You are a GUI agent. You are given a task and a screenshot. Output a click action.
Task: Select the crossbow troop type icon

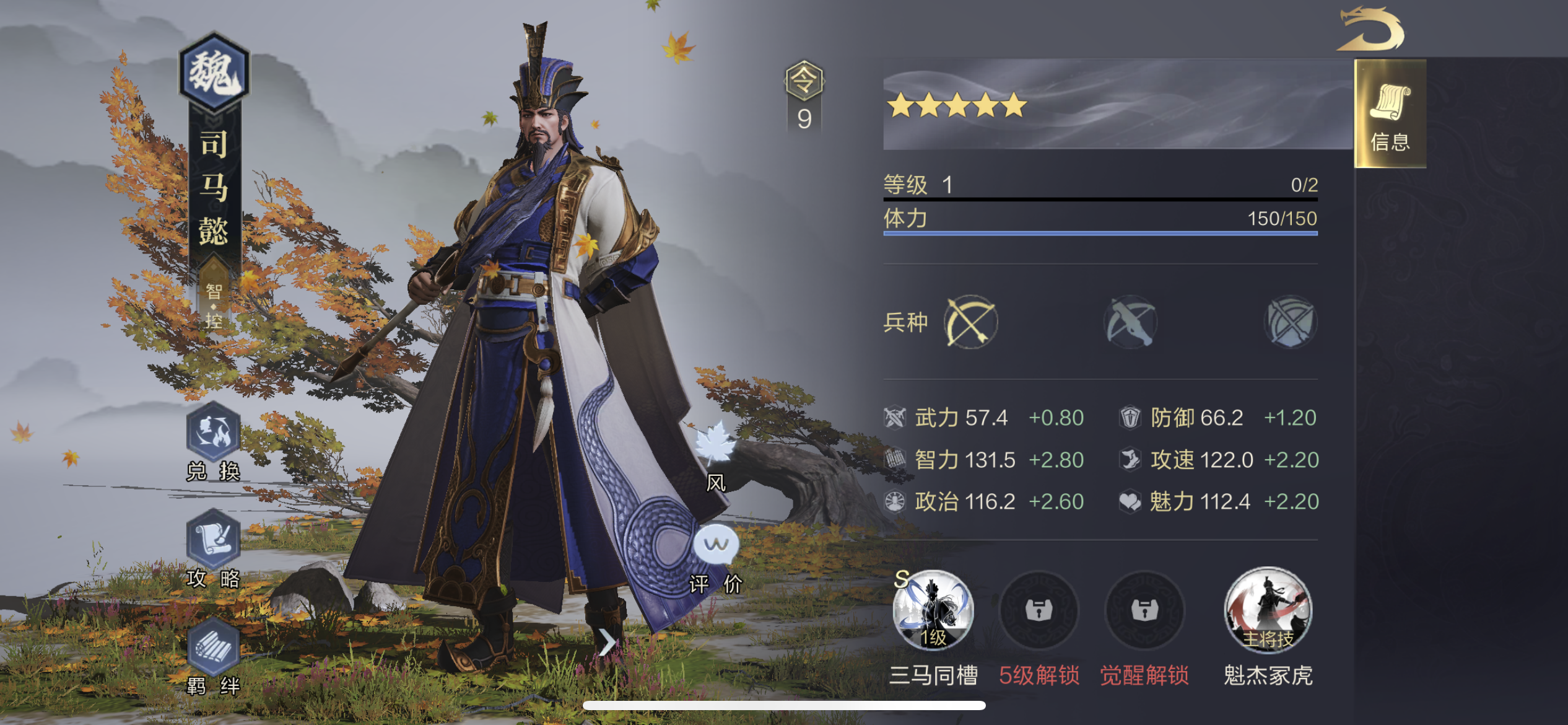tap(1130, 321)
